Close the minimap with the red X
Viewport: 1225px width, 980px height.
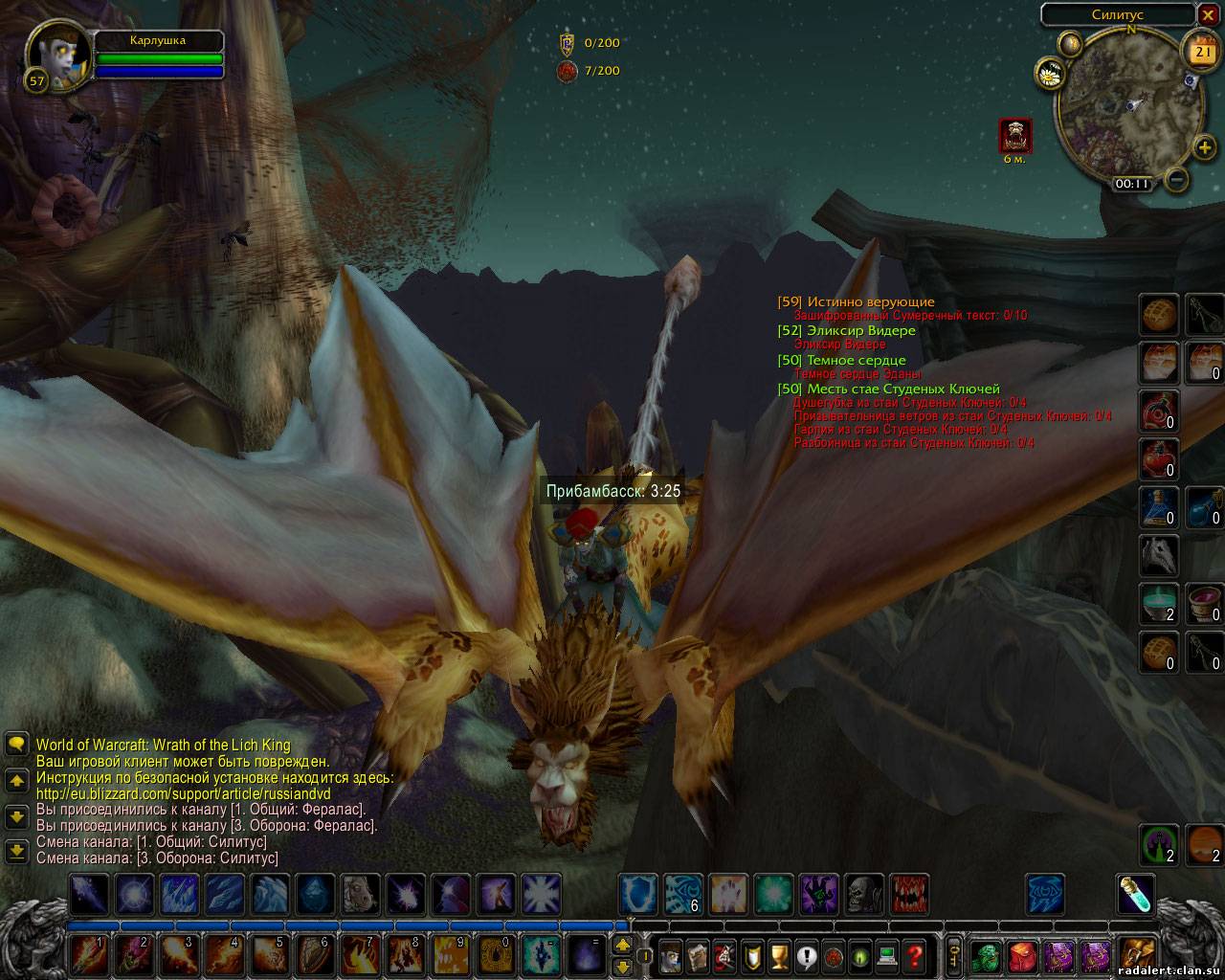pyautogui.click(x=1208, y=15)
